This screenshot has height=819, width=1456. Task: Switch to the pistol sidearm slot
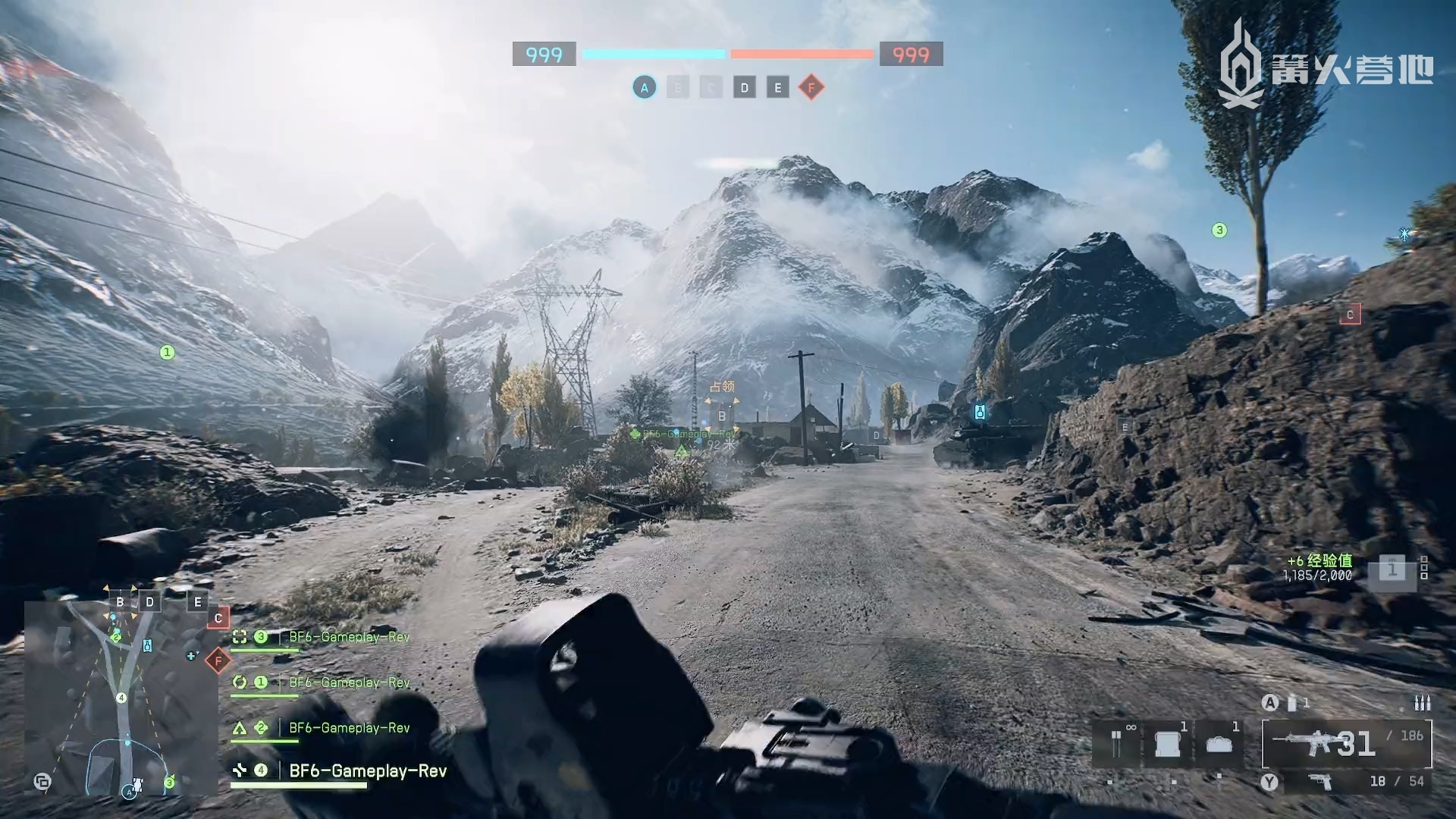click(1321, 781)
